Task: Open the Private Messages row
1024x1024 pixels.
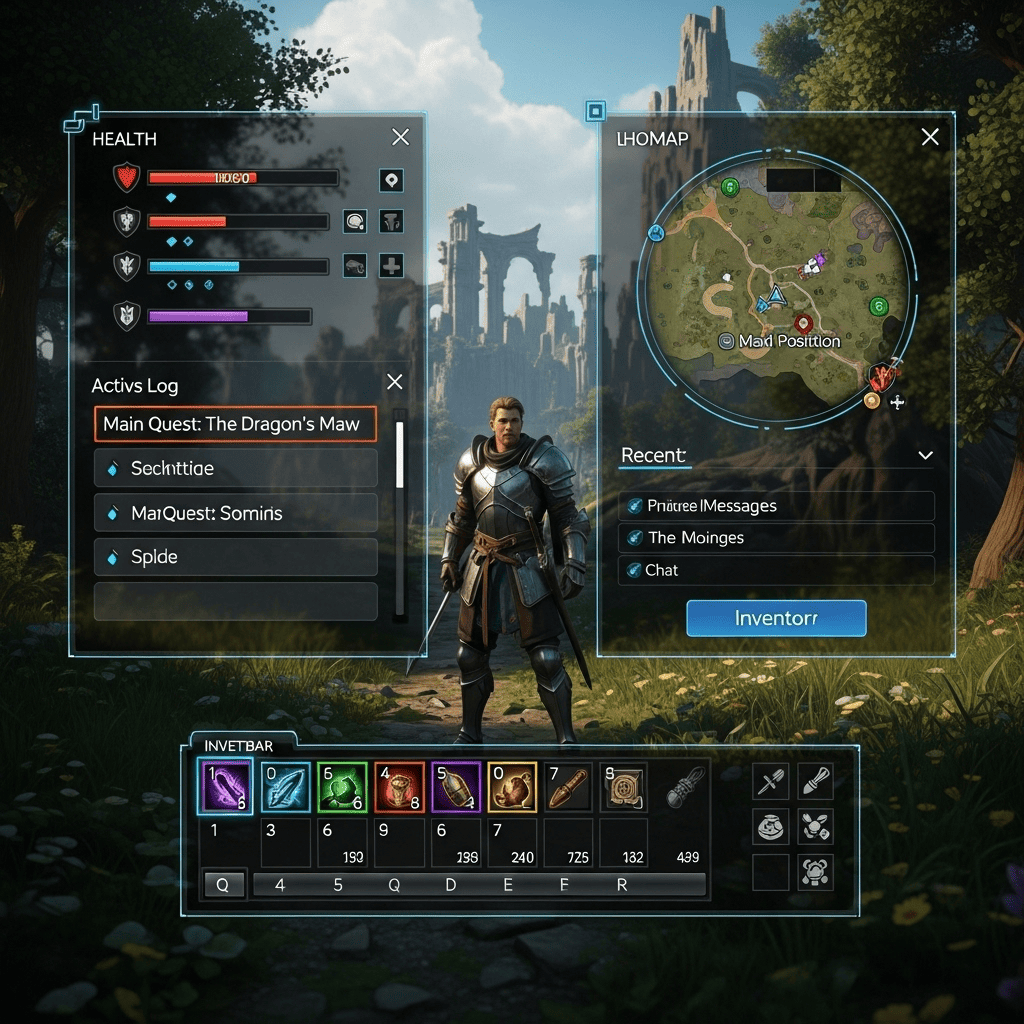Action: [x=776, y=506]
